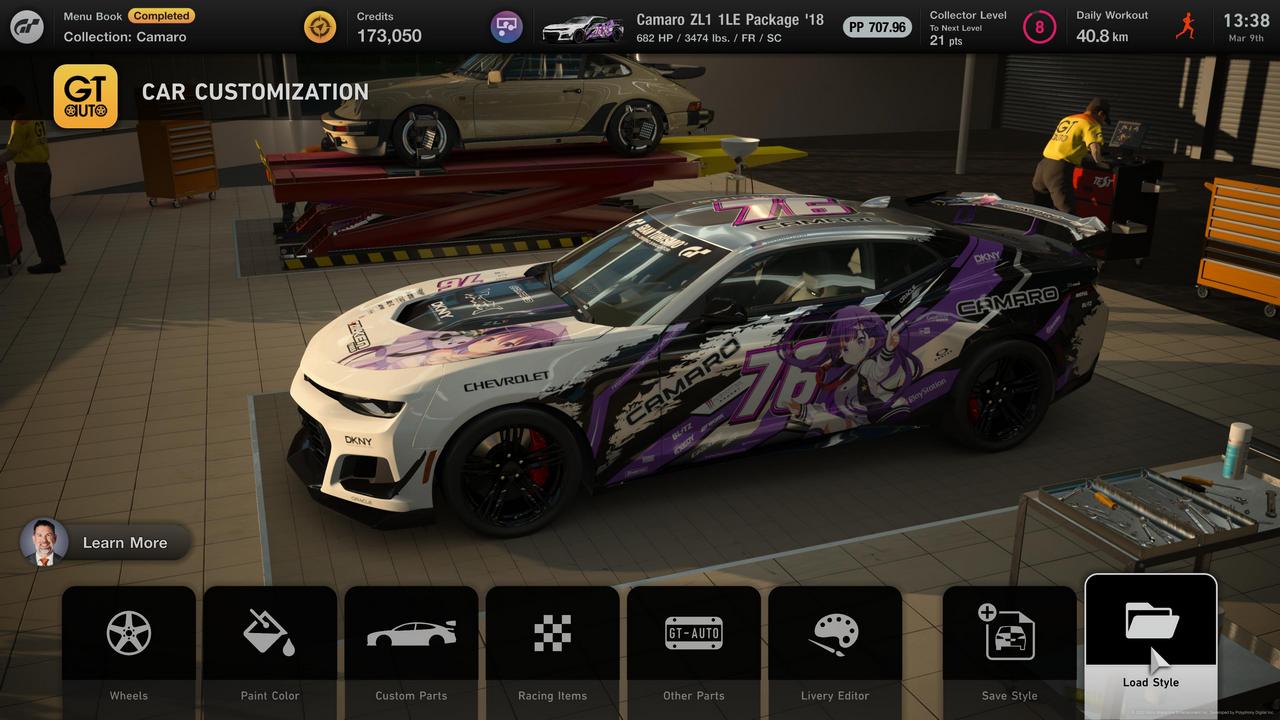Select the Camaro ZL1 car thumbnail
Screen dimensions: 1280x720
coord(582,27)
